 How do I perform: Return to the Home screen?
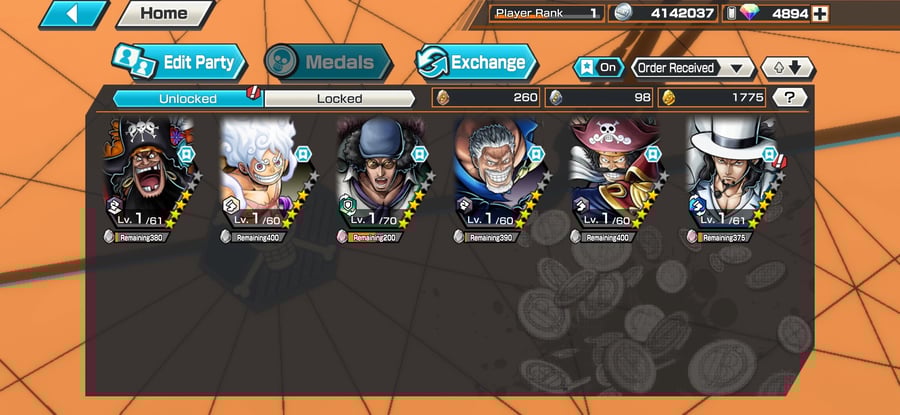[164, 14]
